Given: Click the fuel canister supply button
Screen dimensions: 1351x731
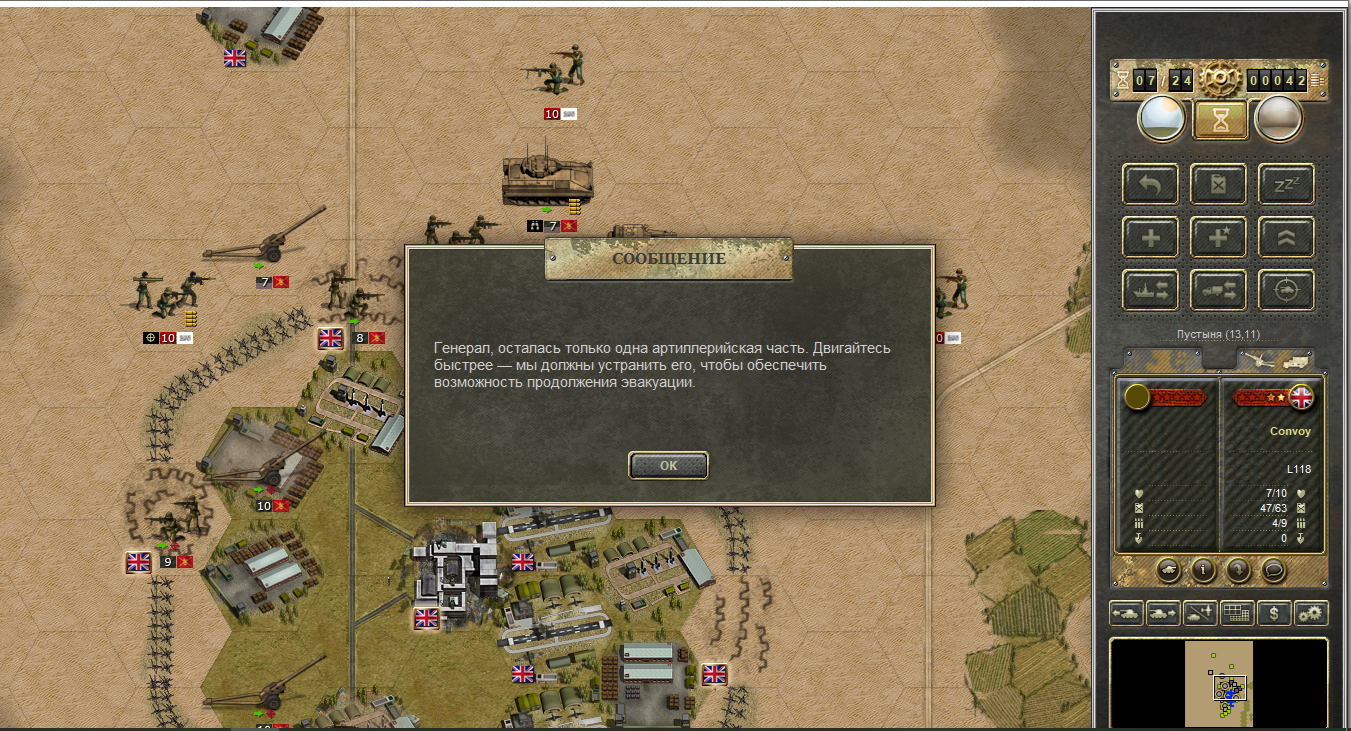Looking at the screenshot, I should tap(1218, 185).
